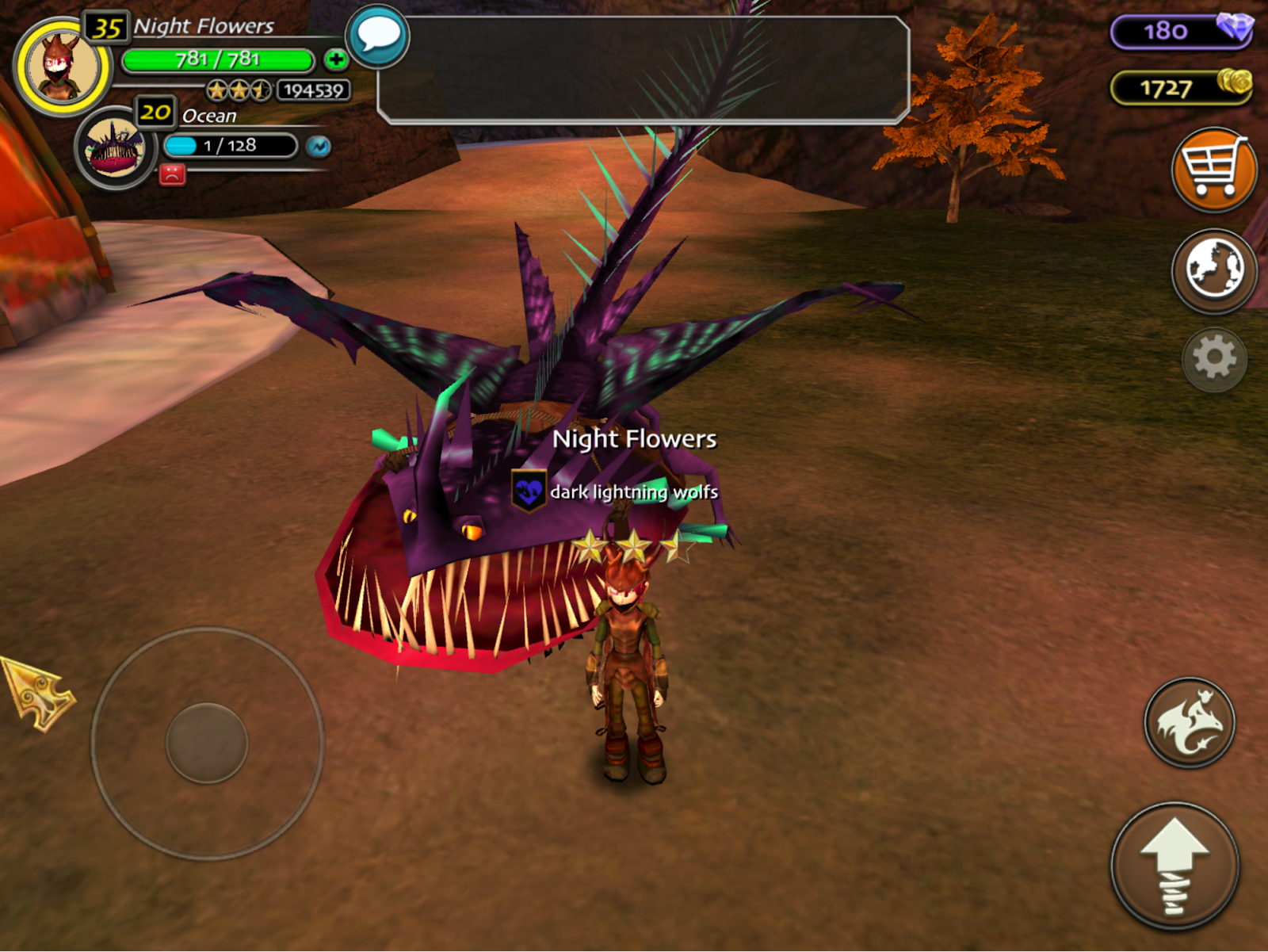Screen dimensions: 1268x952
Task: Open the world map globe
Action: click(1213, 270)
